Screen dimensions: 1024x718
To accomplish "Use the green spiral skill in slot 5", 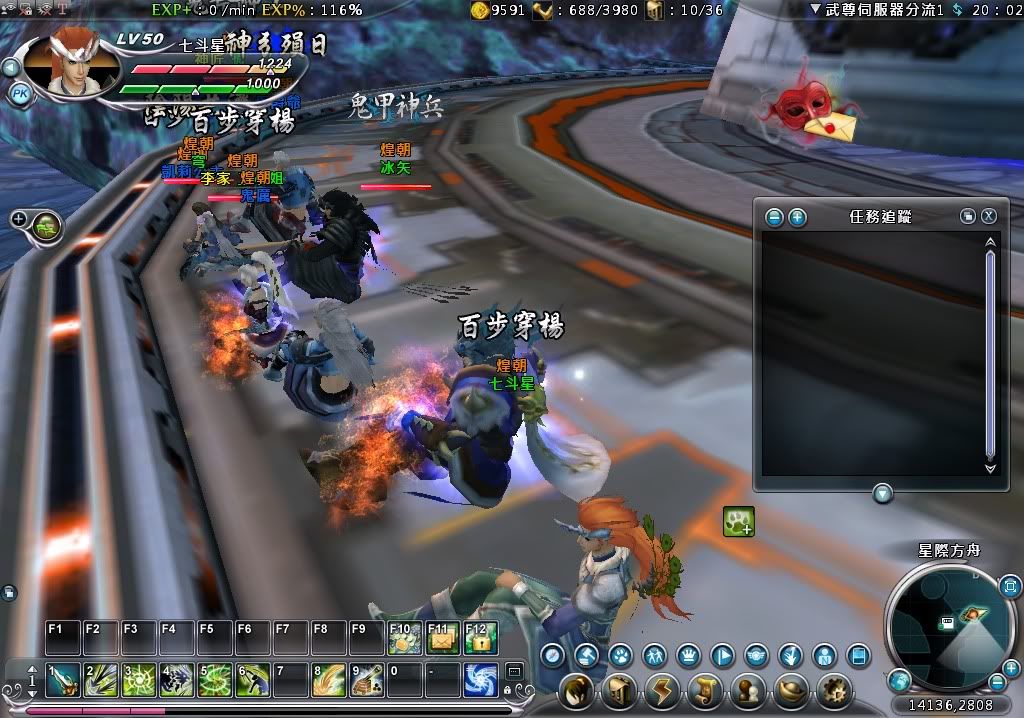I will tap(214, 680).
